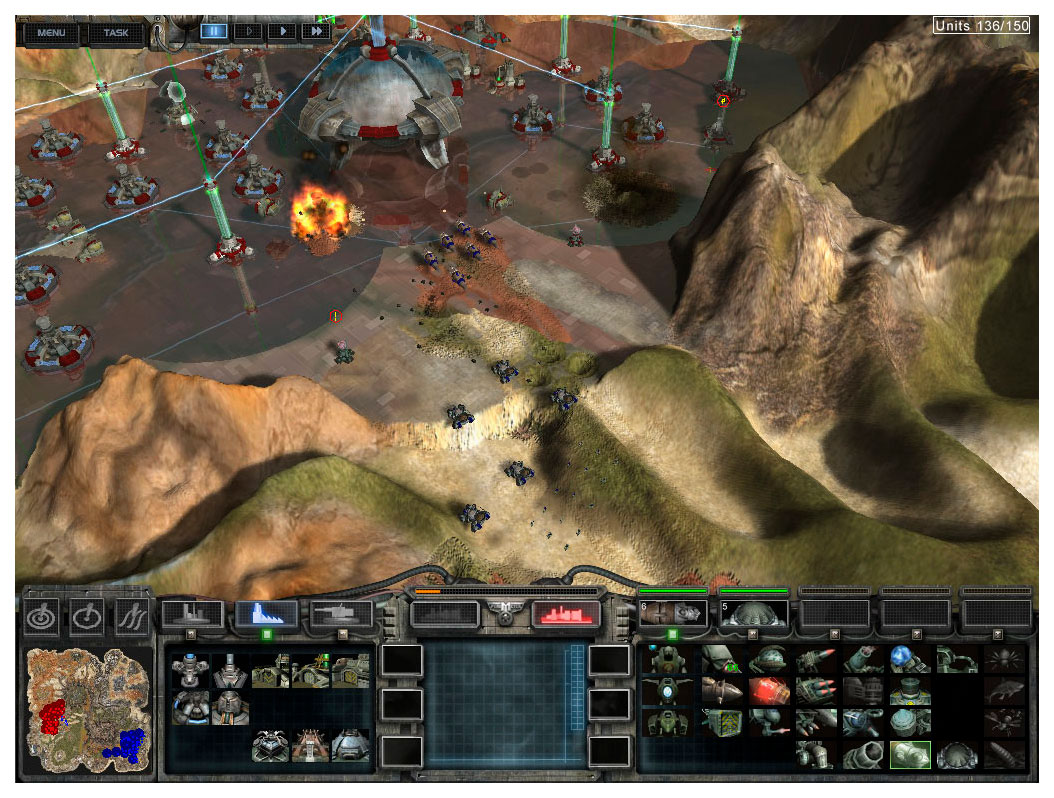Switch to the blue factory buildings tab
Image resolution: width=1054 pixels, height=798 pixels.
pyautogui.click(x=267, y=614)
